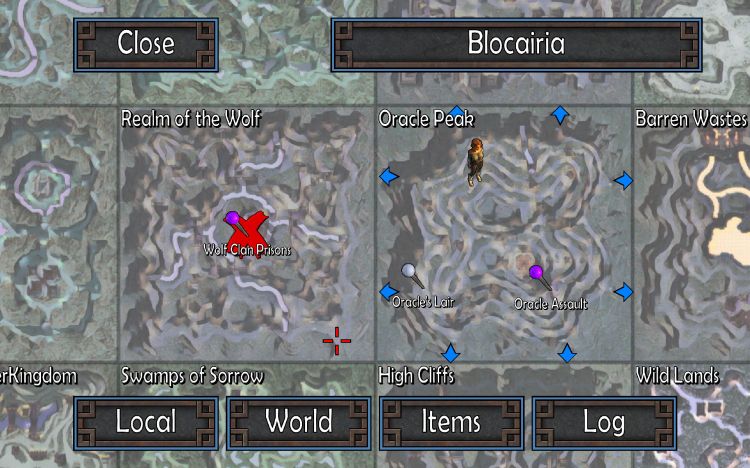Open the Items panel

coord(452,422)
